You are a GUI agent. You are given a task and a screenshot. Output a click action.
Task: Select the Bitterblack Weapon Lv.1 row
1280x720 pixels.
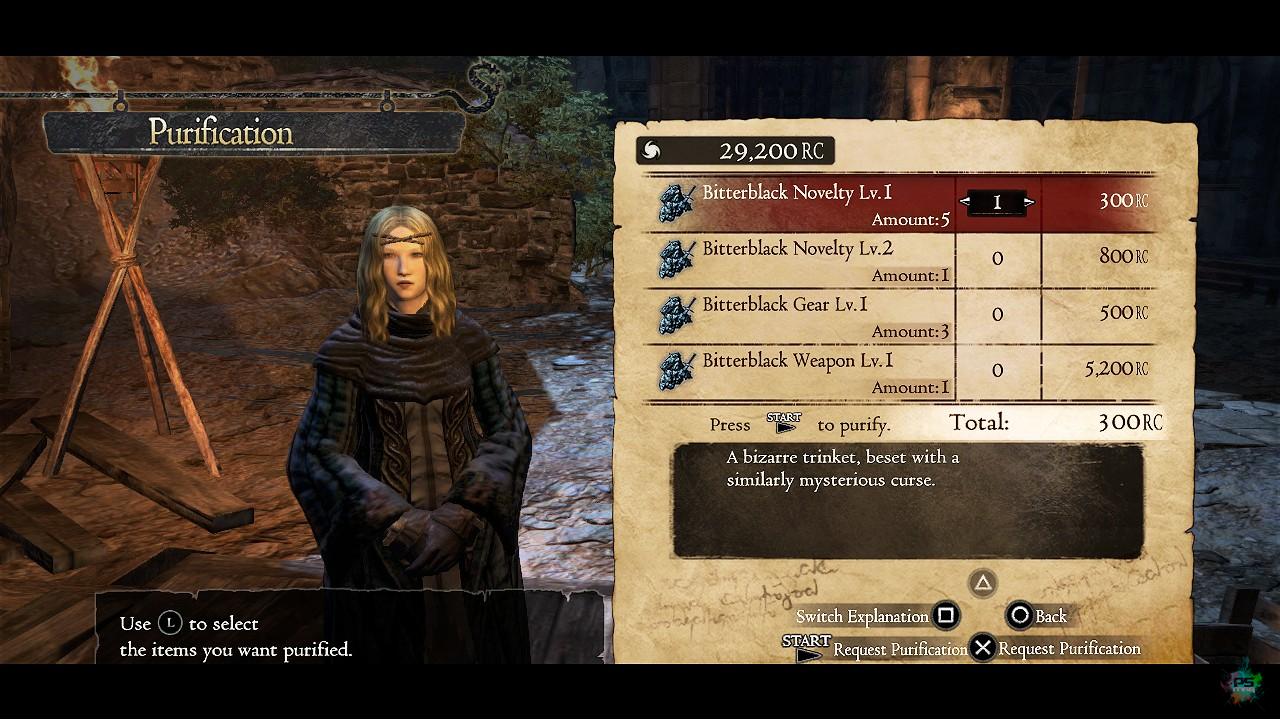click(798, 371)
